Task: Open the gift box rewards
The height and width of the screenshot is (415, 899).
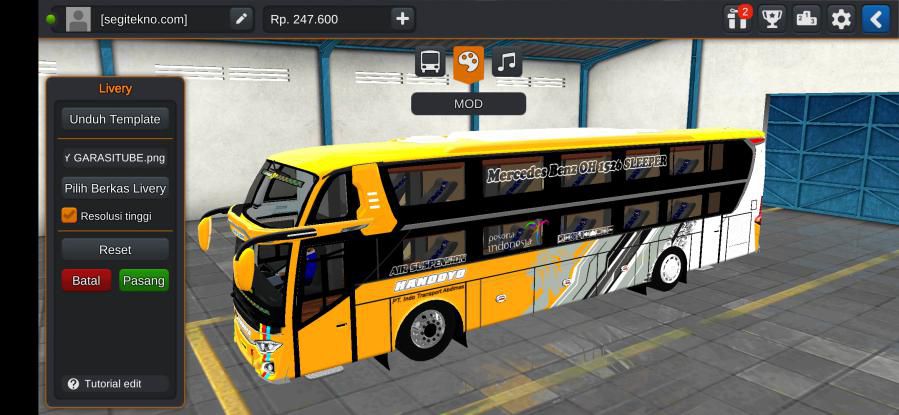Action: (737, 19)
